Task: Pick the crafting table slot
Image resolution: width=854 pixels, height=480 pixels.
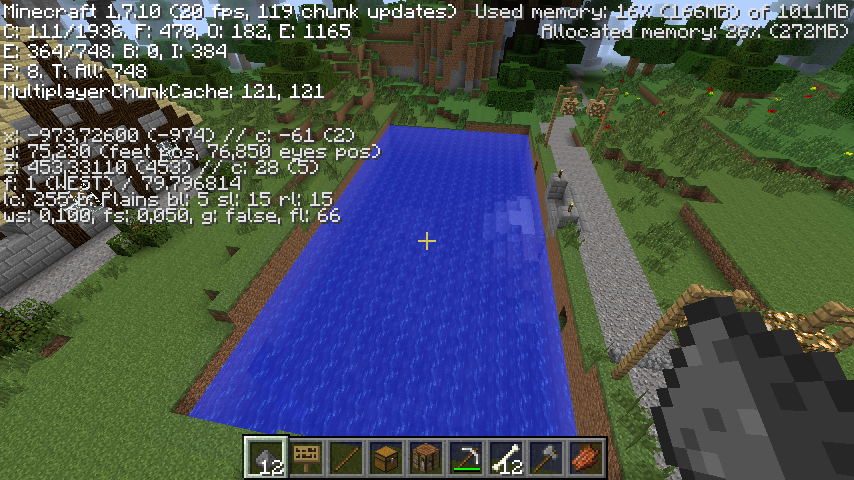Action: pos(427,457)
